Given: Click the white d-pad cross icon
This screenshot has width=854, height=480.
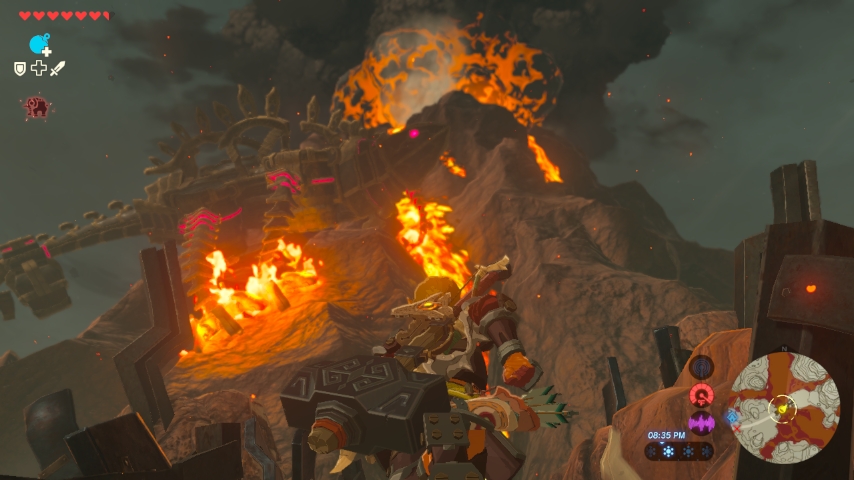Looking at the screenshot, I should pyautogui.click(x=38, y=68).
